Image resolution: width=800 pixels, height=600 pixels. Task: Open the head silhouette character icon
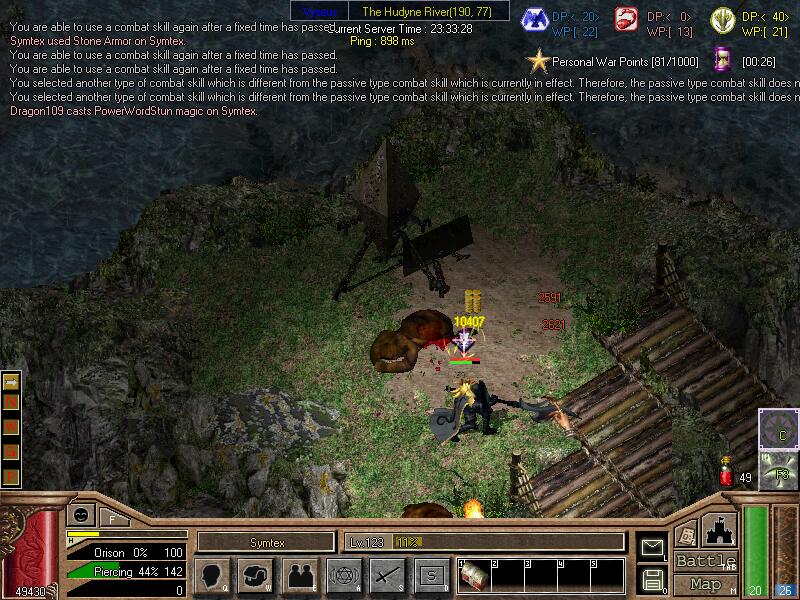(x=211, y=575)
